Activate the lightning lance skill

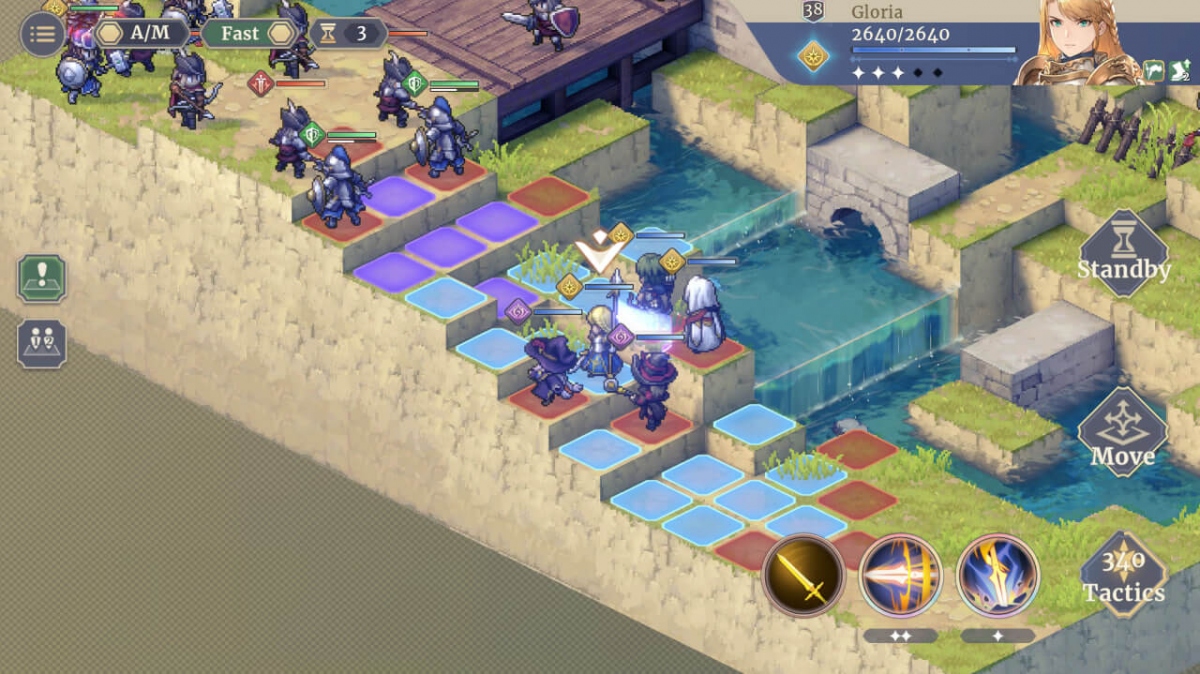tap(997, 575)
